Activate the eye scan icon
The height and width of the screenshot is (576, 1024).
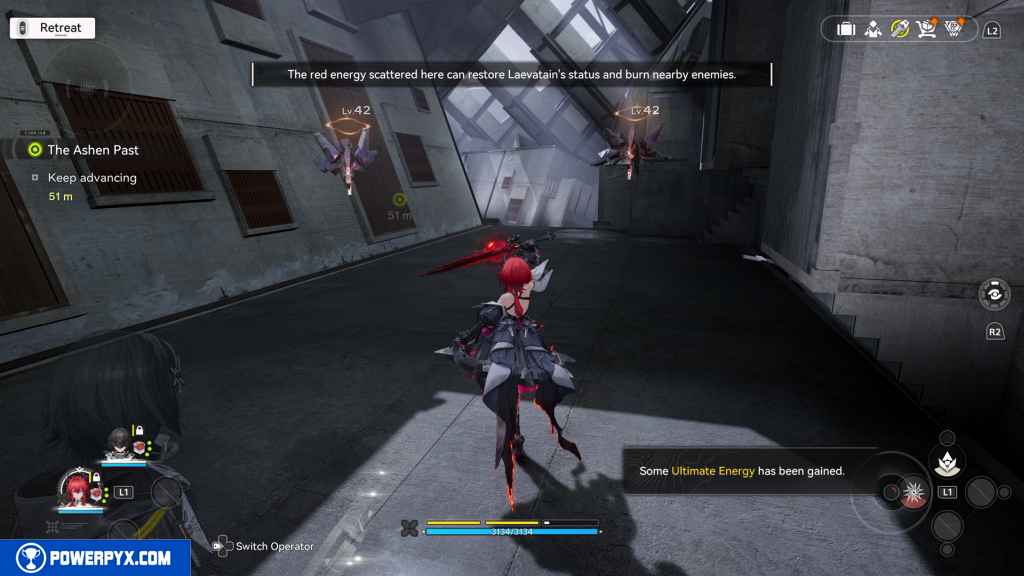(x=994, y=296)
